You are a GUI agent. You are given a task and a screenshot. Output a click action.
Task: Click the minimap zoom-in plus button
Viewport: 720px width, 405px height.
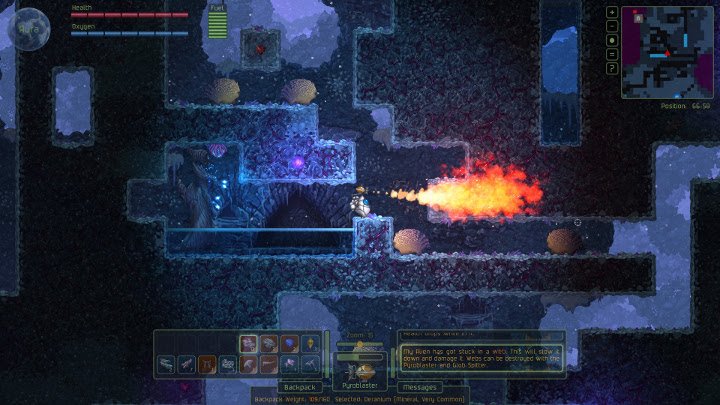coord(612,12)
